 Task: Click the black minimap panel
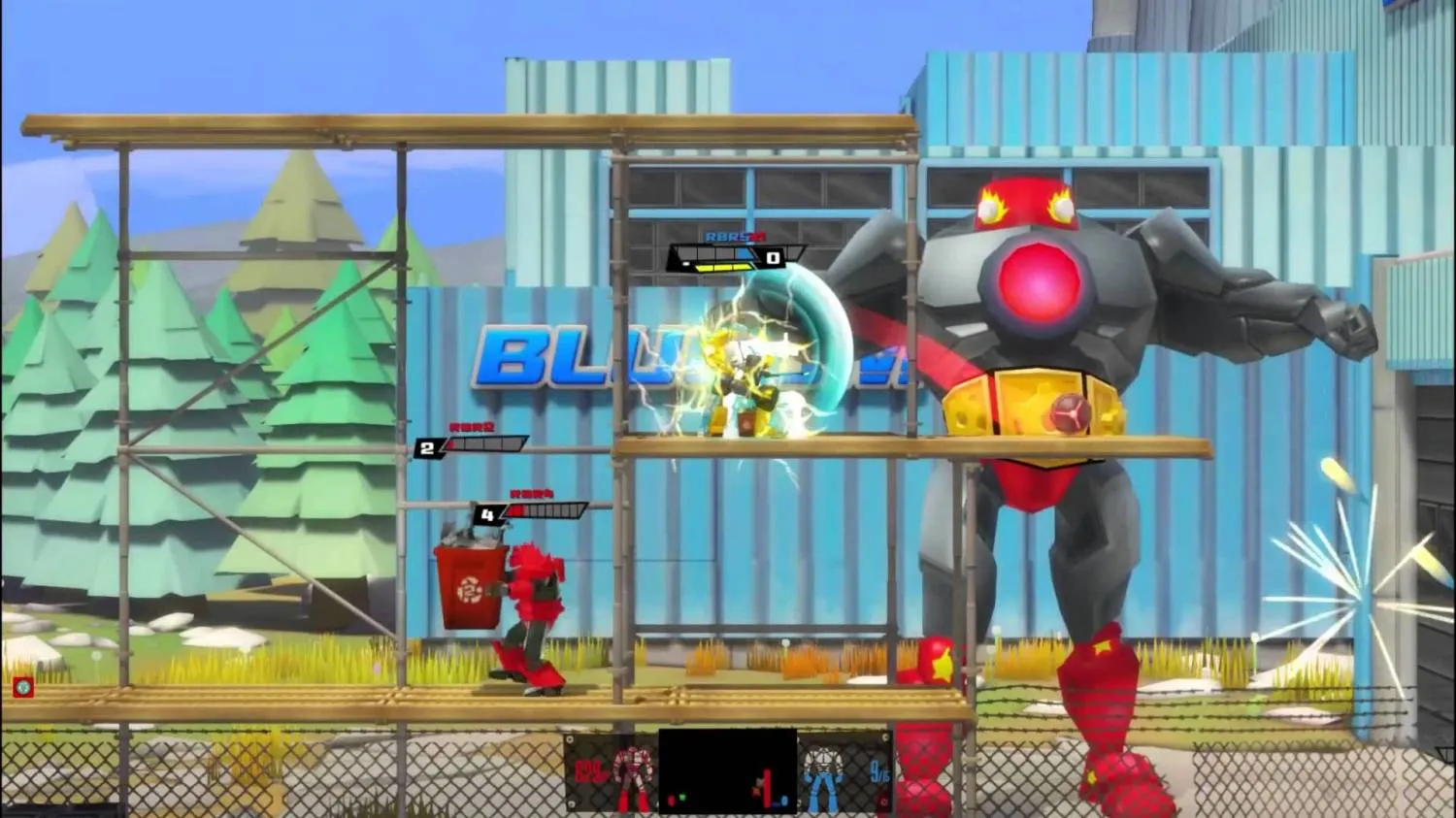point(727,771)
